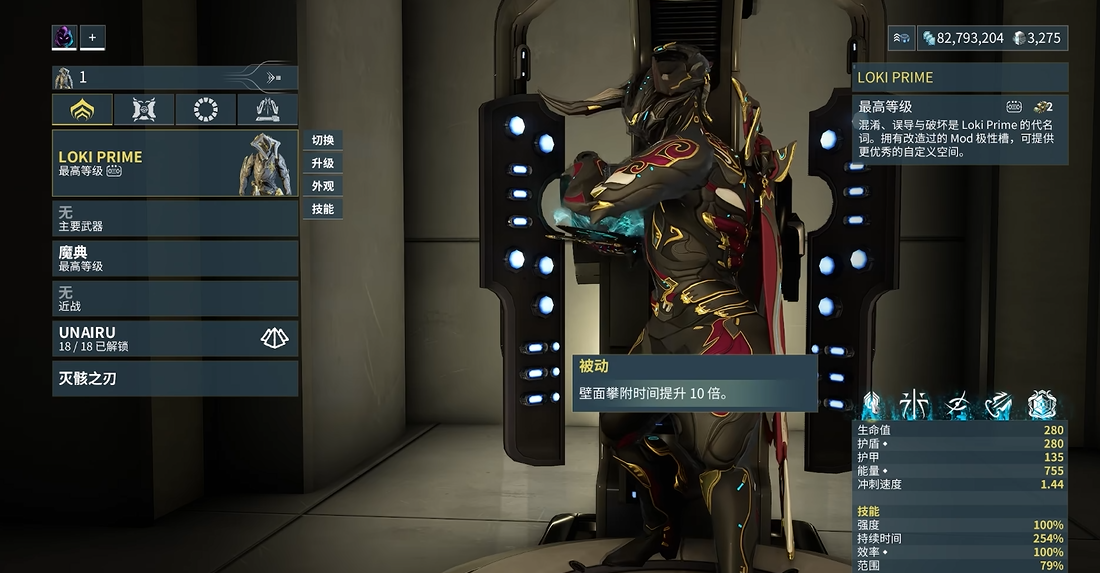Select the LOKI PRIME warframe slot

pos(175,163)
